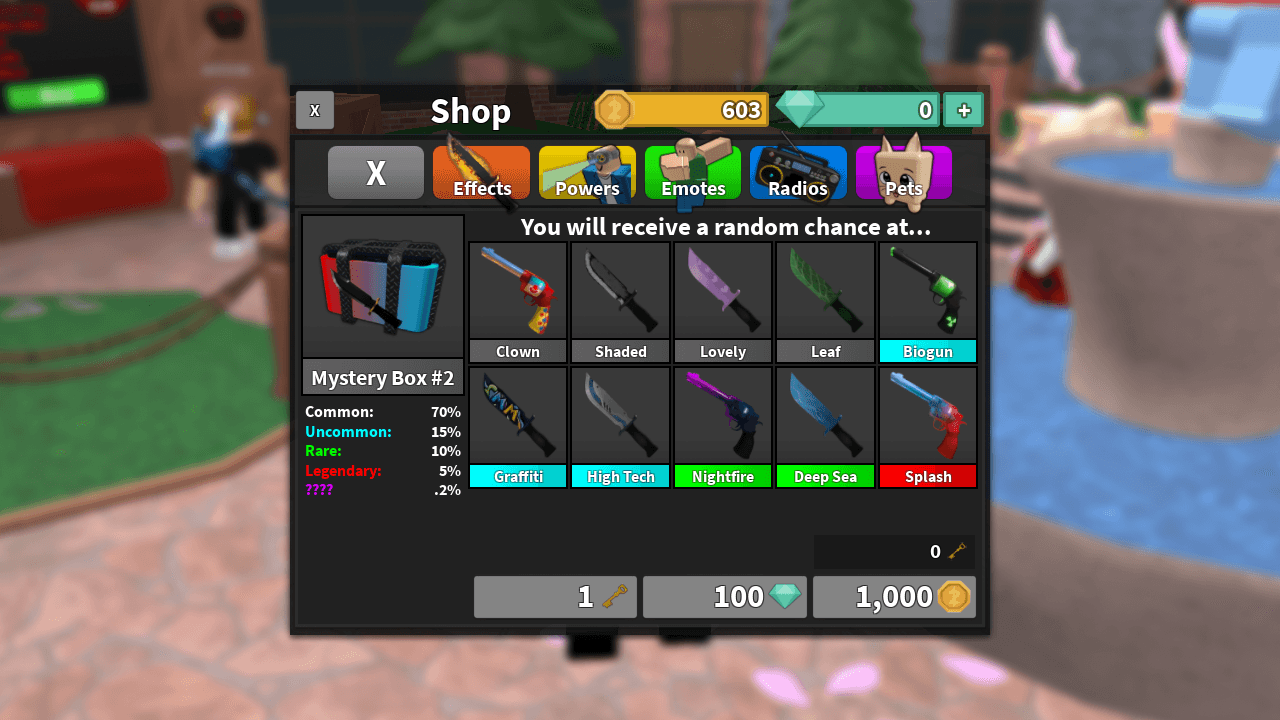Click the Deep Sea knife tile
Image resolution: width=1280 pixels, height=720 pixels.
point(825,415)
